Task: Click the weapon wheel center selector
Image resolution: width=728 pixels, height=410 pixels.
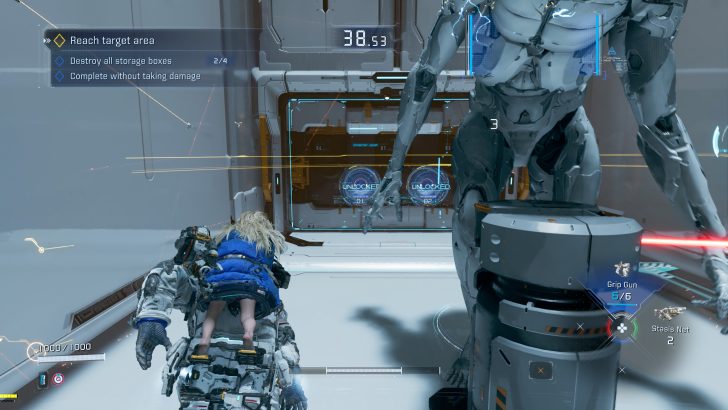Action: [622, 326]
